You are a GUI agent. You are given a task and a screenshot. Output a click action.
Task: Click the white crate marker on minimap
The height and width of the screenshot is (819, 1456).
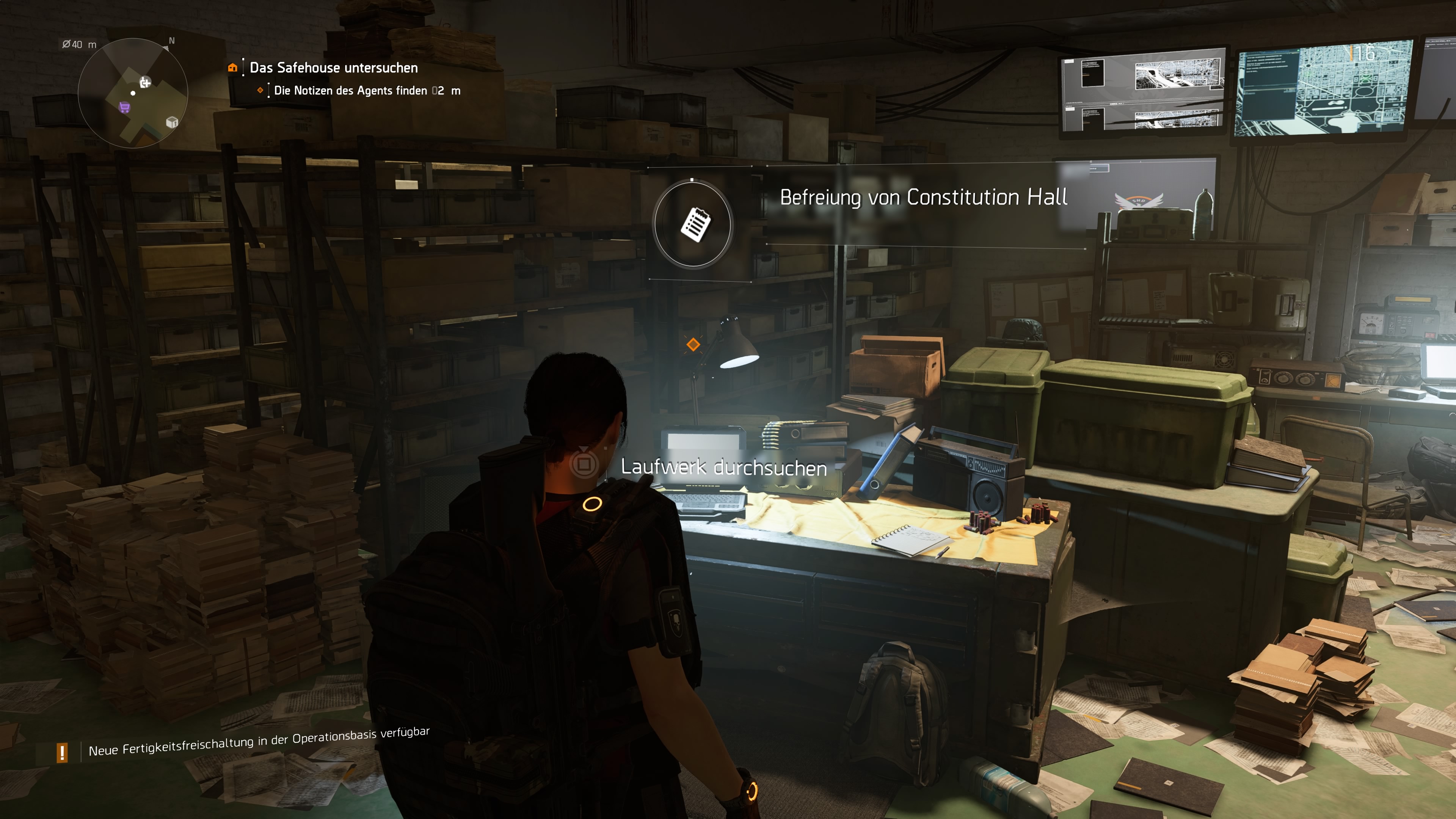point(172,122)
